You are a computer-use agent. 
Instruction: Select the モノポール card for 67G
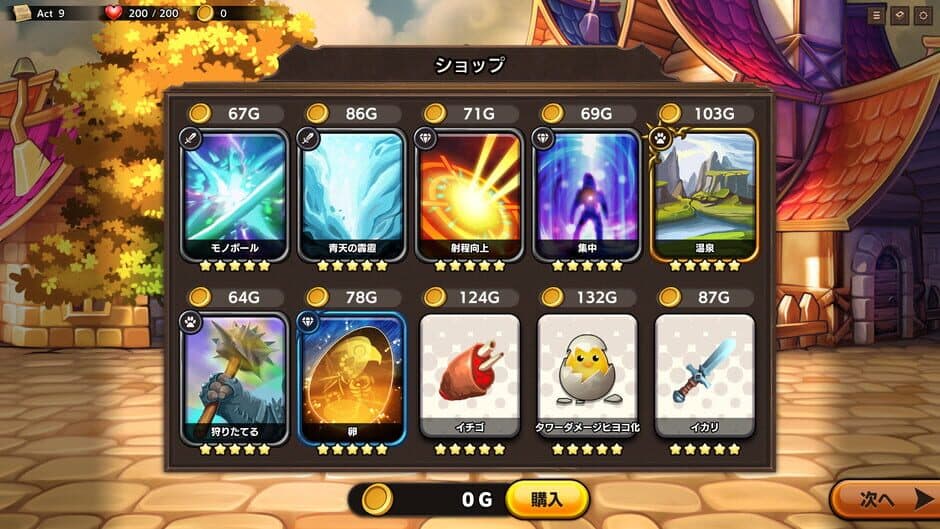point(228,195)
